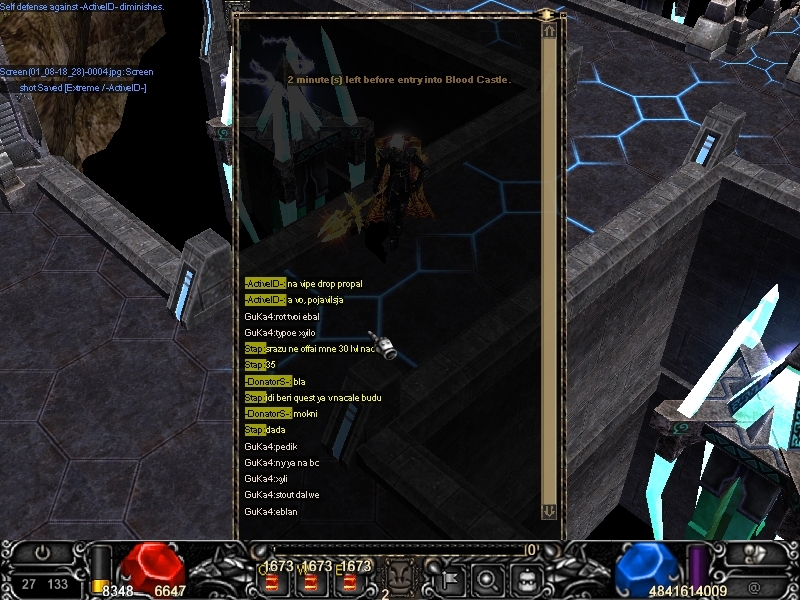Open the robot face helper icon
The width and height of the screenshot is (800, 600).
524,577
